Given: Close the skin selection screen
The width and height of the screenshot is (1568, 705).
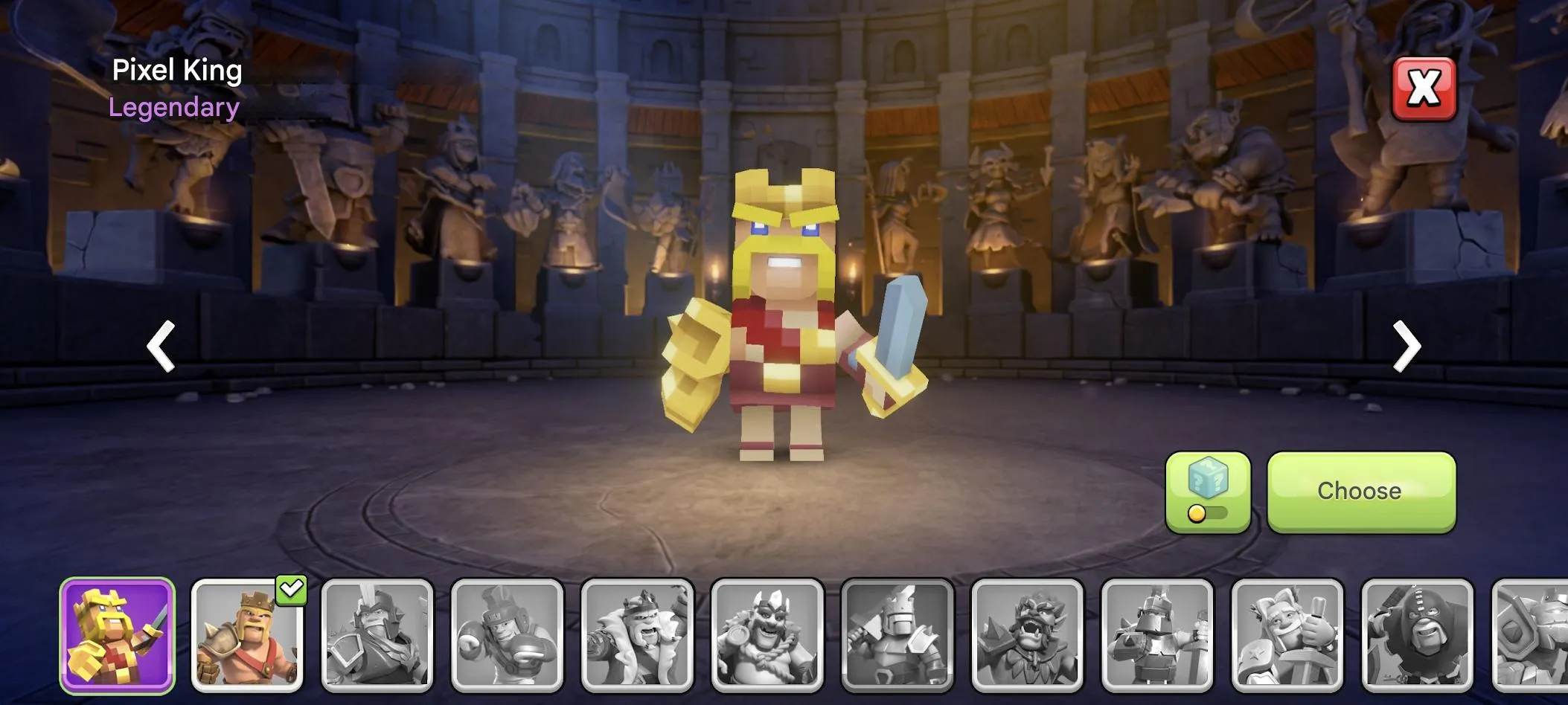Looking at the screenshot, I should pos(1424,89).
